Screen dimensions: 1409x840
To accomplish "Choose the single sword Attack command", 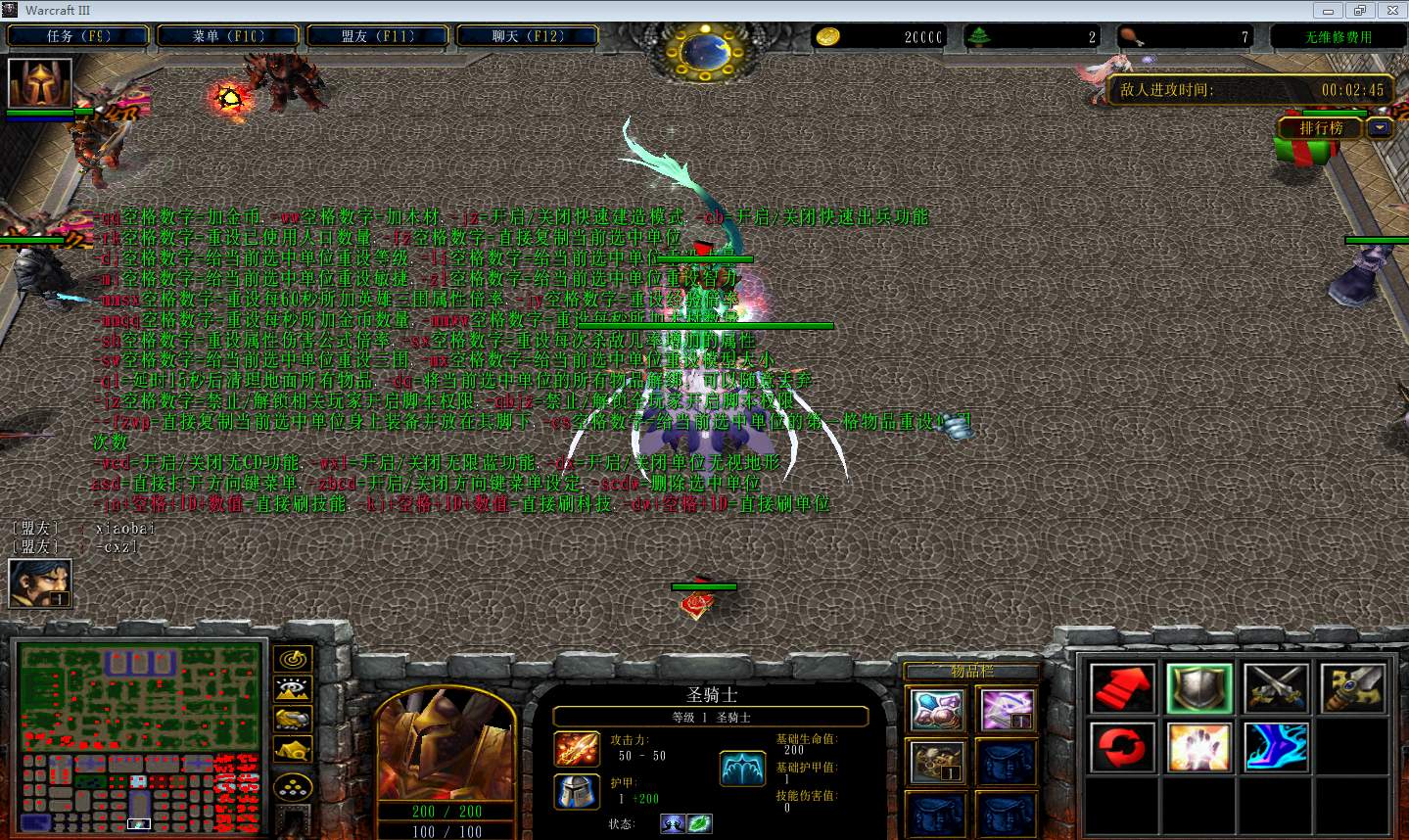I will (x=1353, y=688).
